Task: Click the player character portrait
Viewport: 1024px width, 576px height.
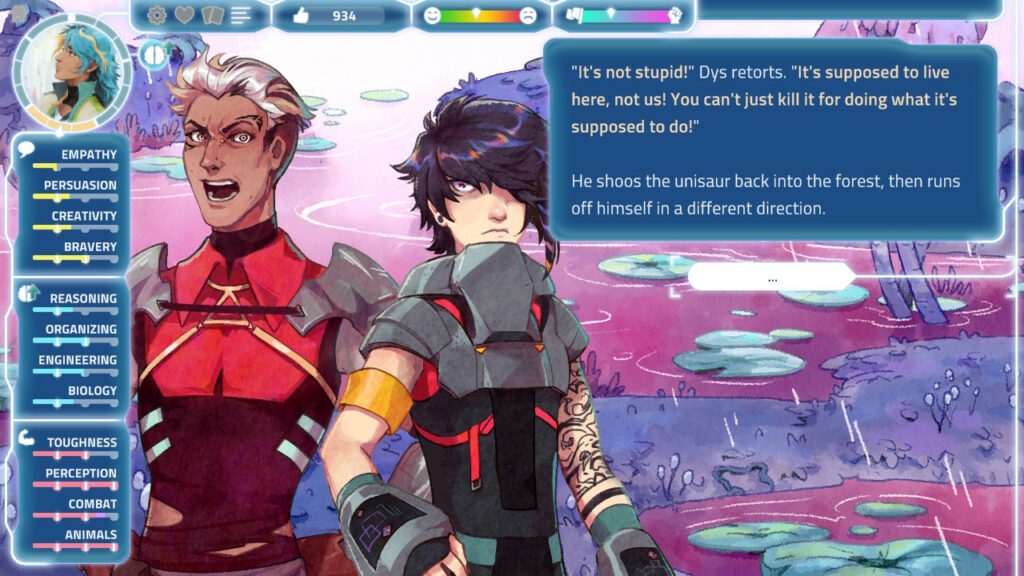Action: pyautogui.click(x=72, y=71)
